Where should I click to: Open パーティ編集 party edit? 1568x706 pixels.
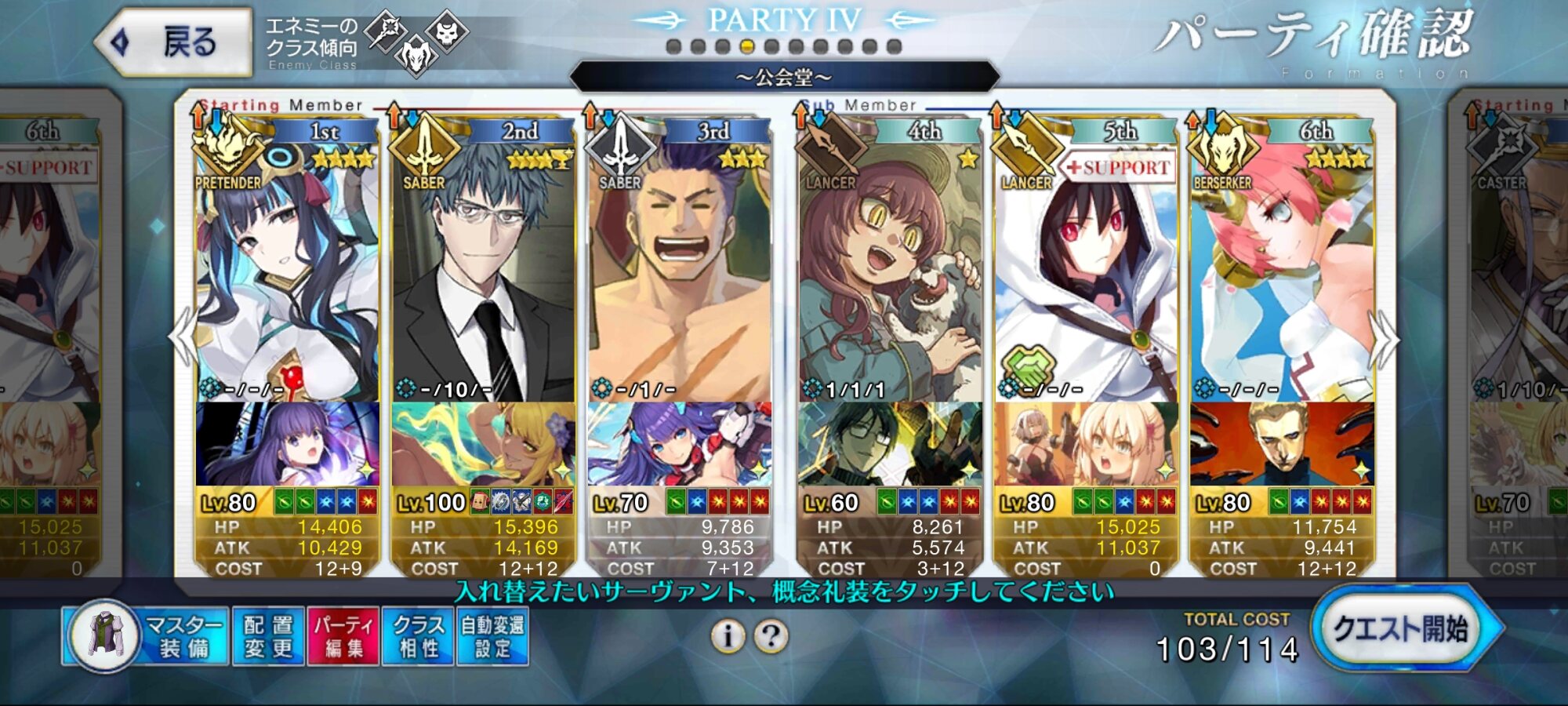click(x=343, y=636)
